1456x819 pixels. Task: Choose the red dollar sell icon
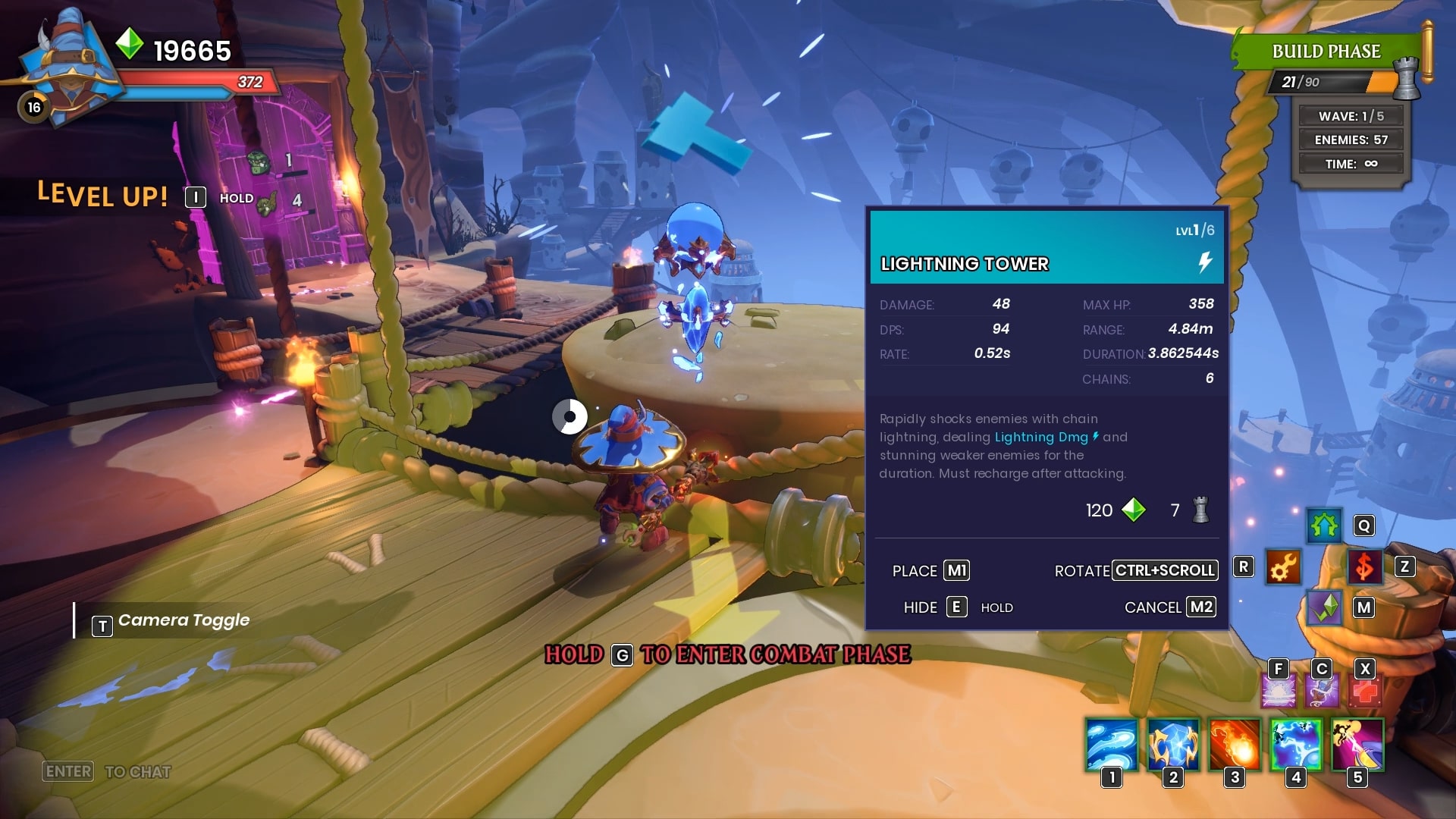1364,567
